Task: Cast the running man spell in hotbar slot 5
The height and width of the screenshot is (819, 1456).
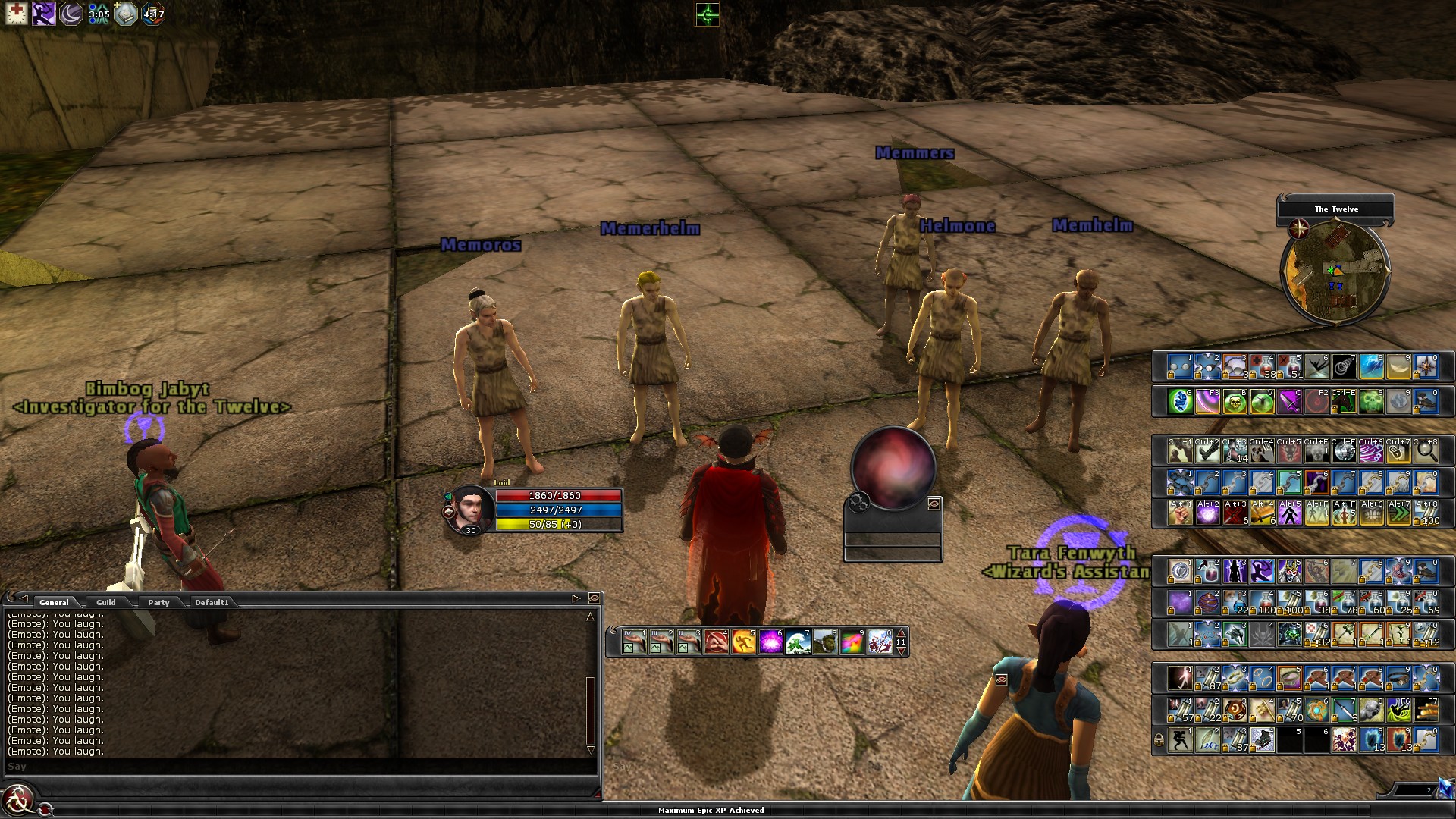Action: point(743,642)
